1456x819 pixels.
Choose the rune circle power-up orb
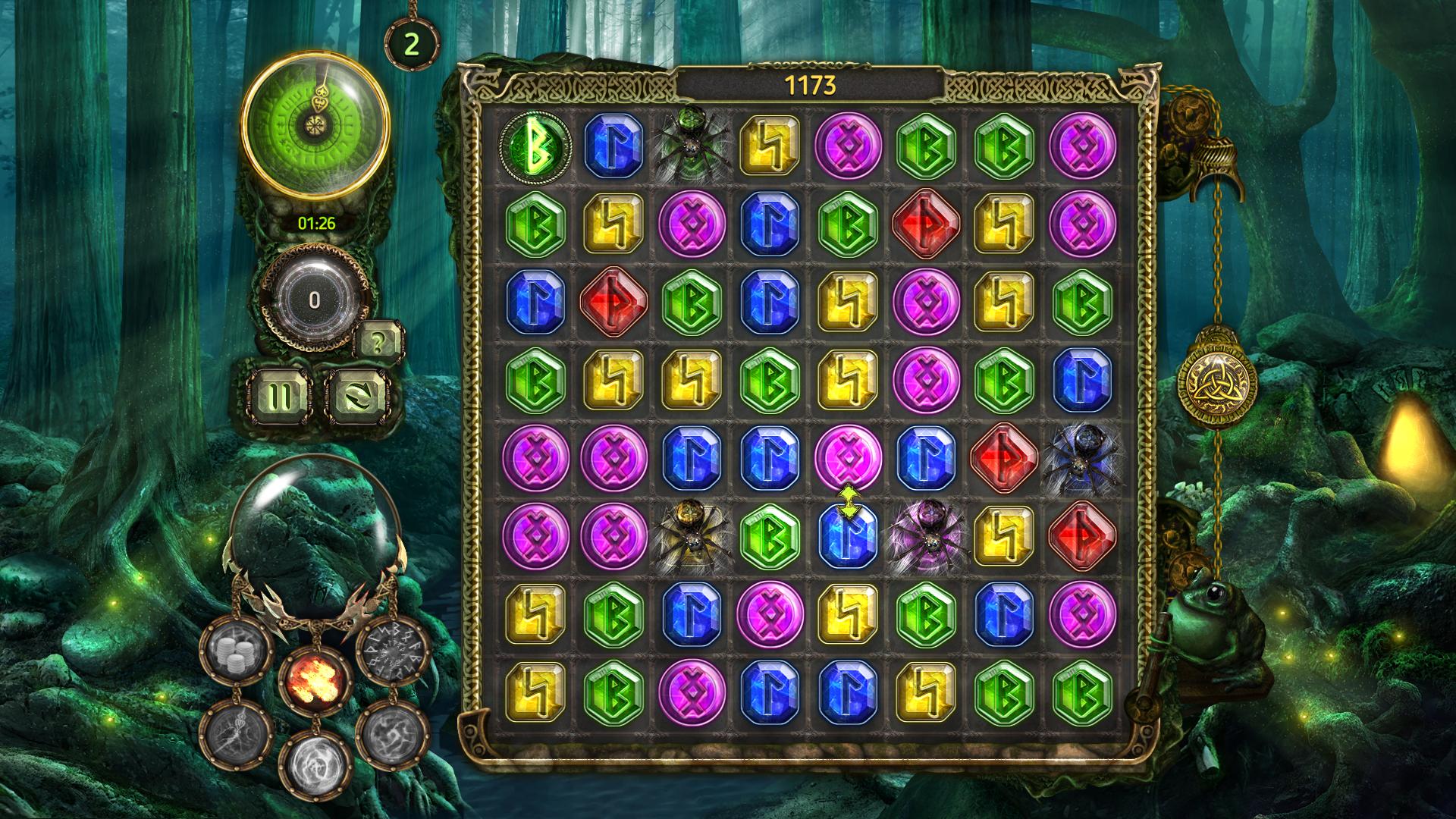click(393, 653)
